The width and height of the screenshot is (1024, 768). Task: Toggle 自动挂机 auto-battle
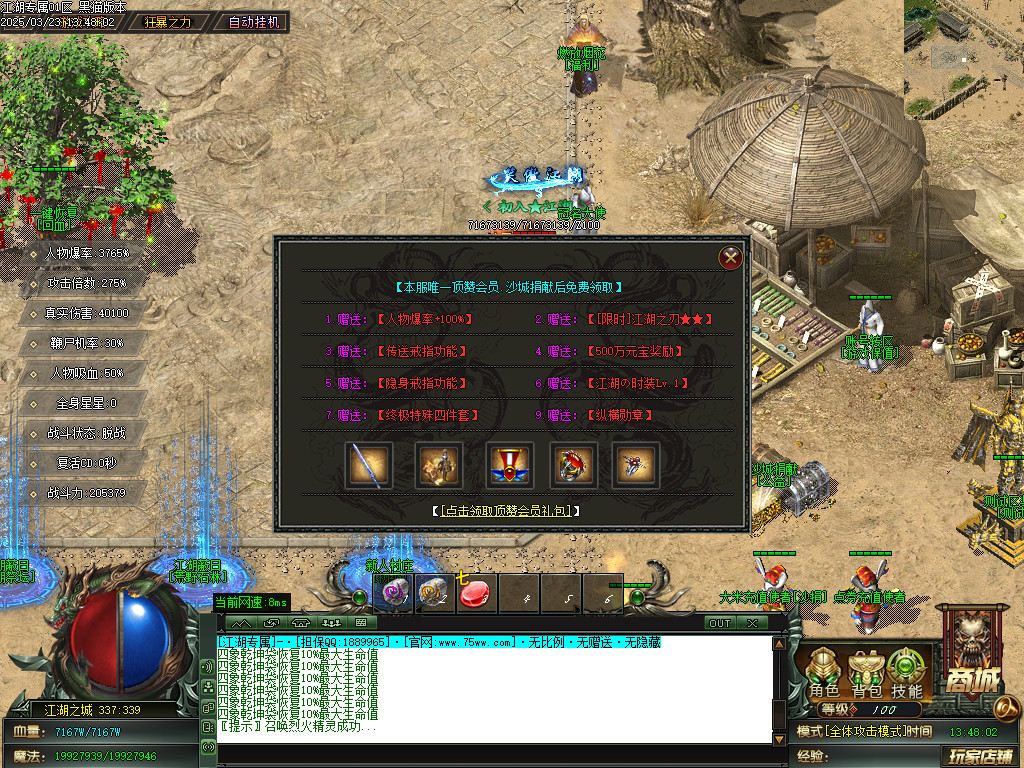(x=254, y=21)
